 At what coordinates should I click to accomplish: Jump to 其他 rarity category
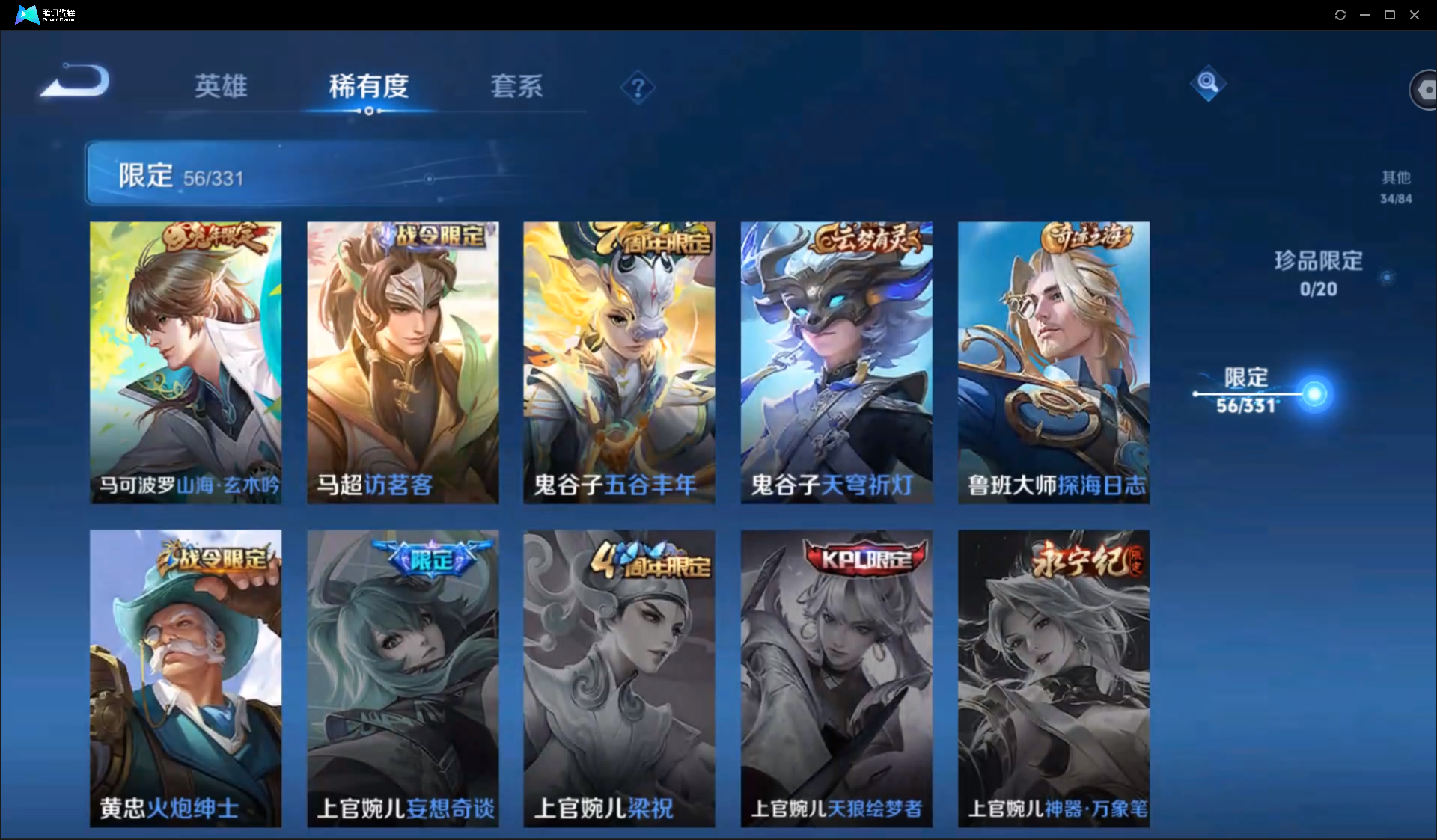pos(1395,186)
